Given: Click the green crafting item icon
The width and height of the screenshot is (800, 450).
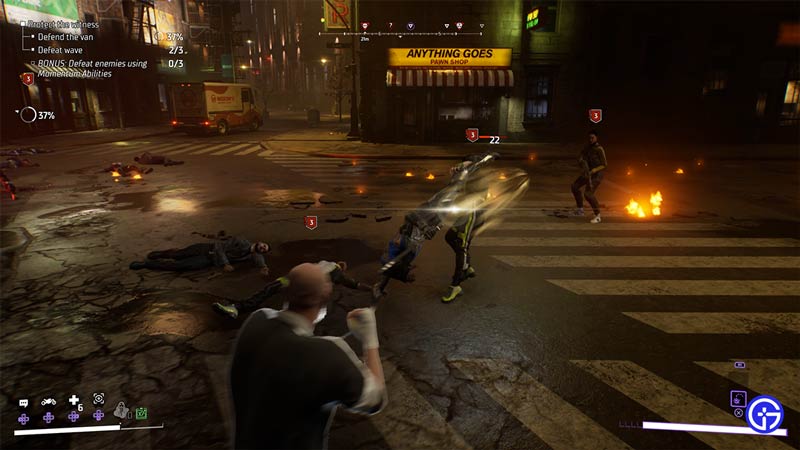Looking at the screenshot, I should click(x=142, y=412).
